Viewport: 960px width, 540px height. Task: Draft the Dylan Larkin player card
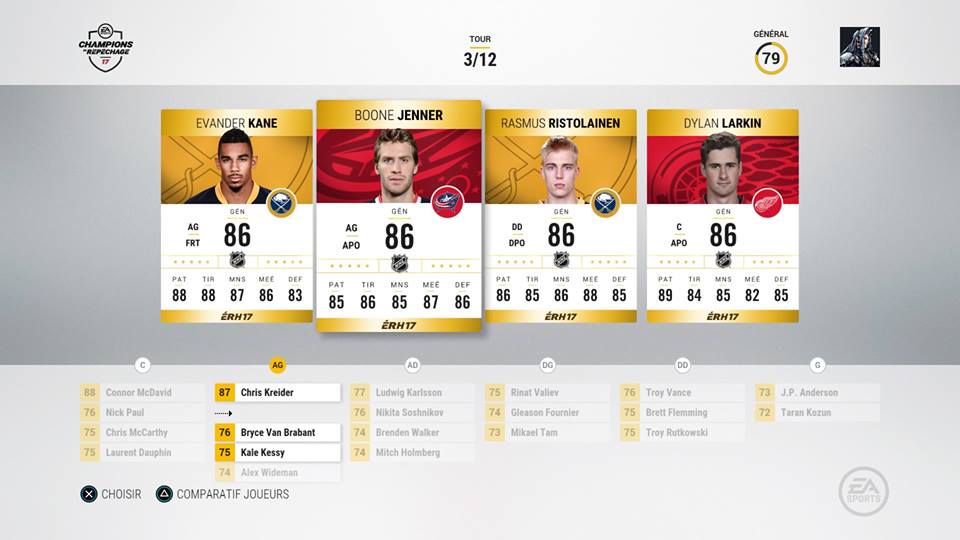[722, 215]
